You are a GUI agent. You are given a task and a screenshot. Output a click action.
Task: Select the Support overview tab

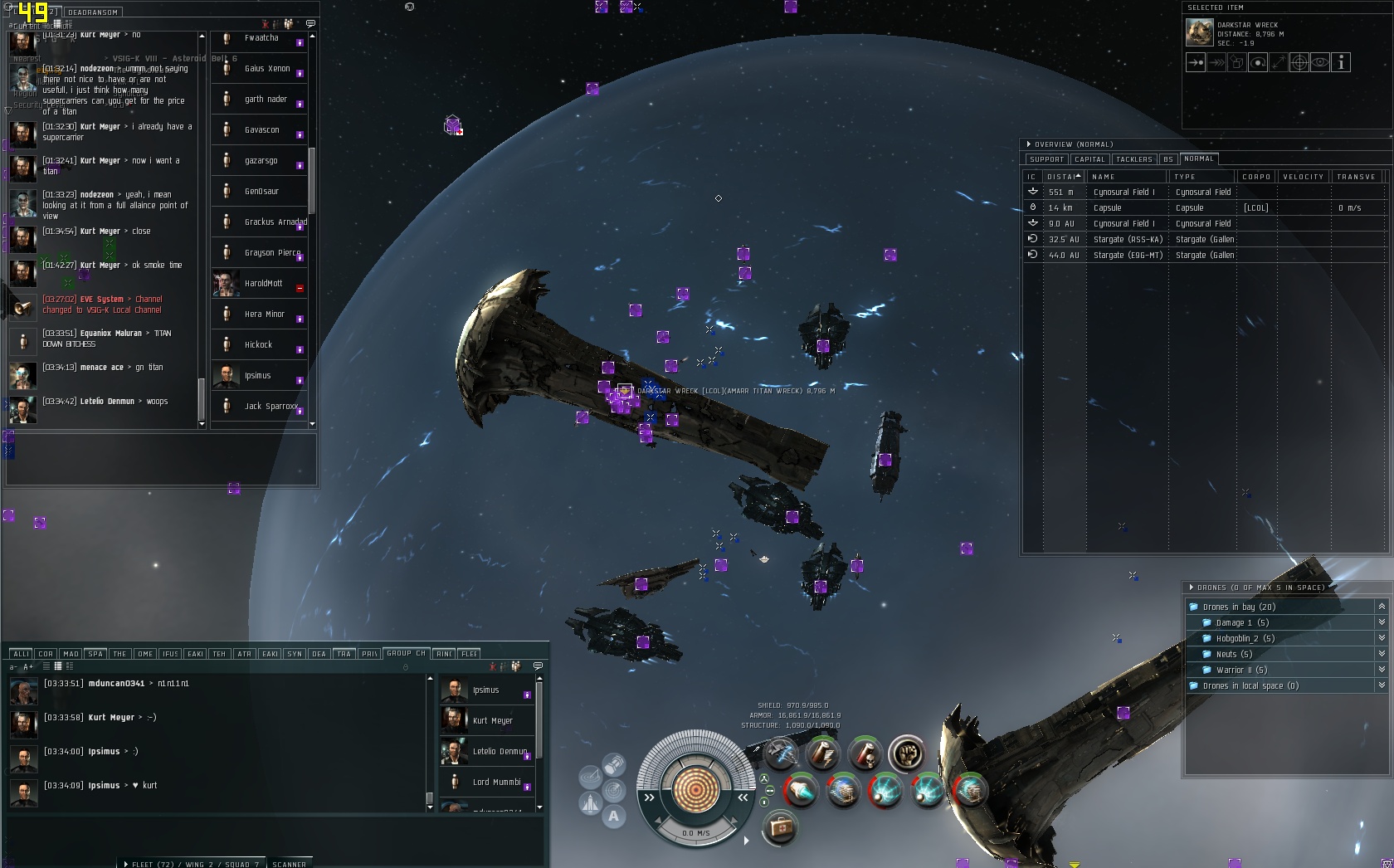(x=1046, y=159)
